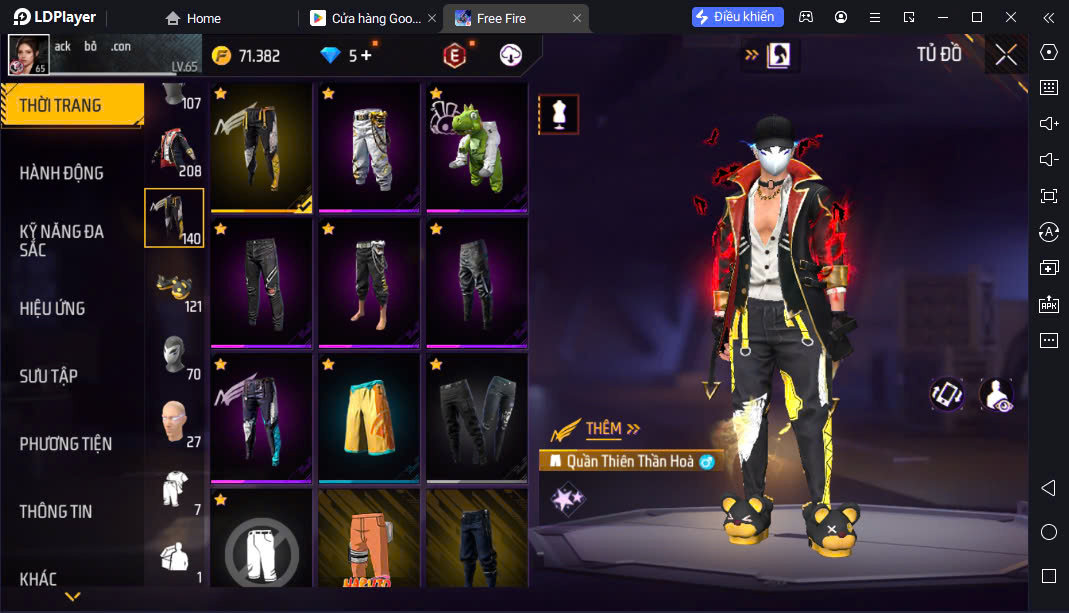Open the mask subcategory showing 70
The image size is (1069, 613).
(x=175, y=356)
